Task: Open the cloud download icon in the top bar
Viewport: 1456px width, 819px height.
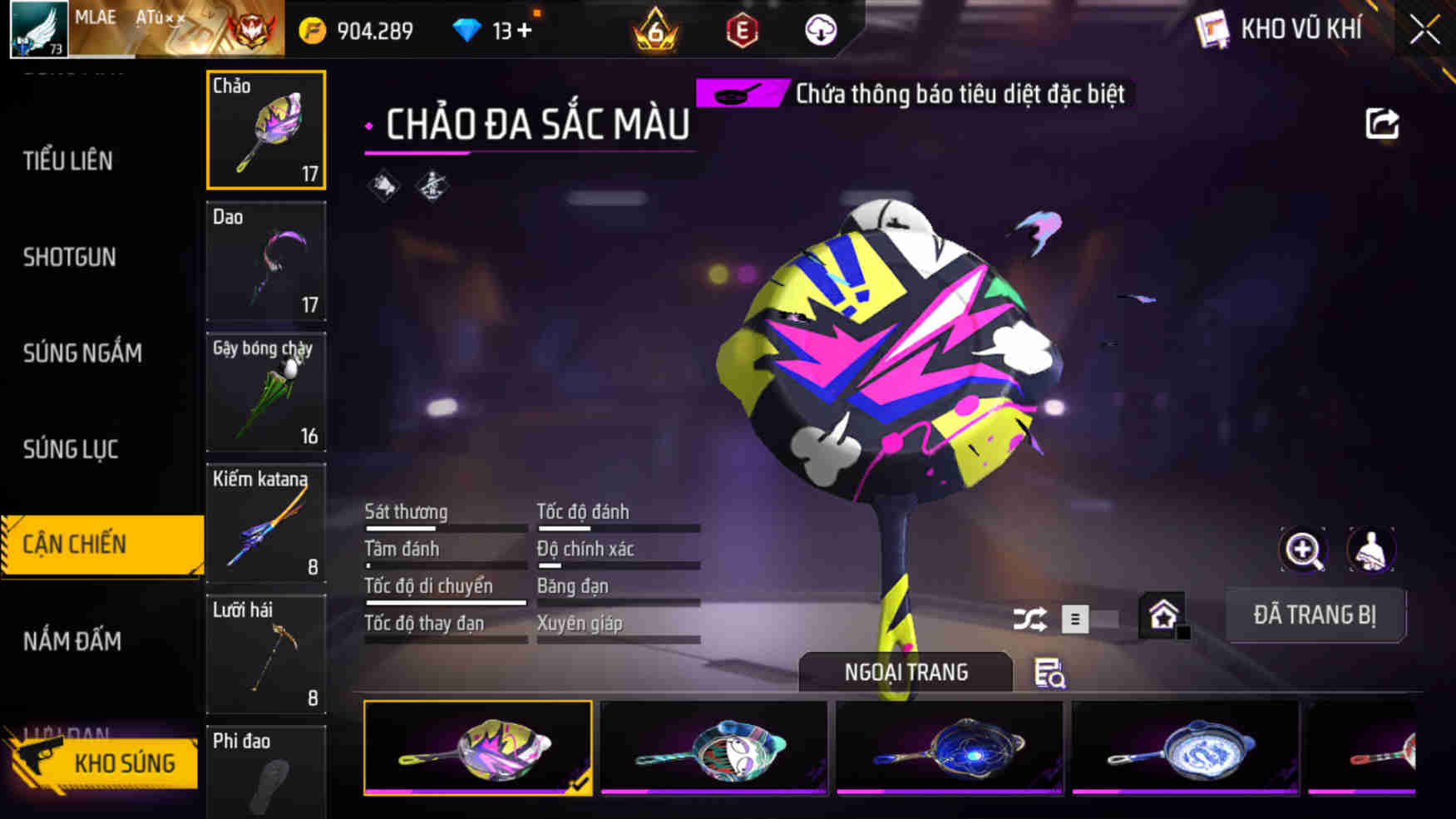Action: coord(819,30)
